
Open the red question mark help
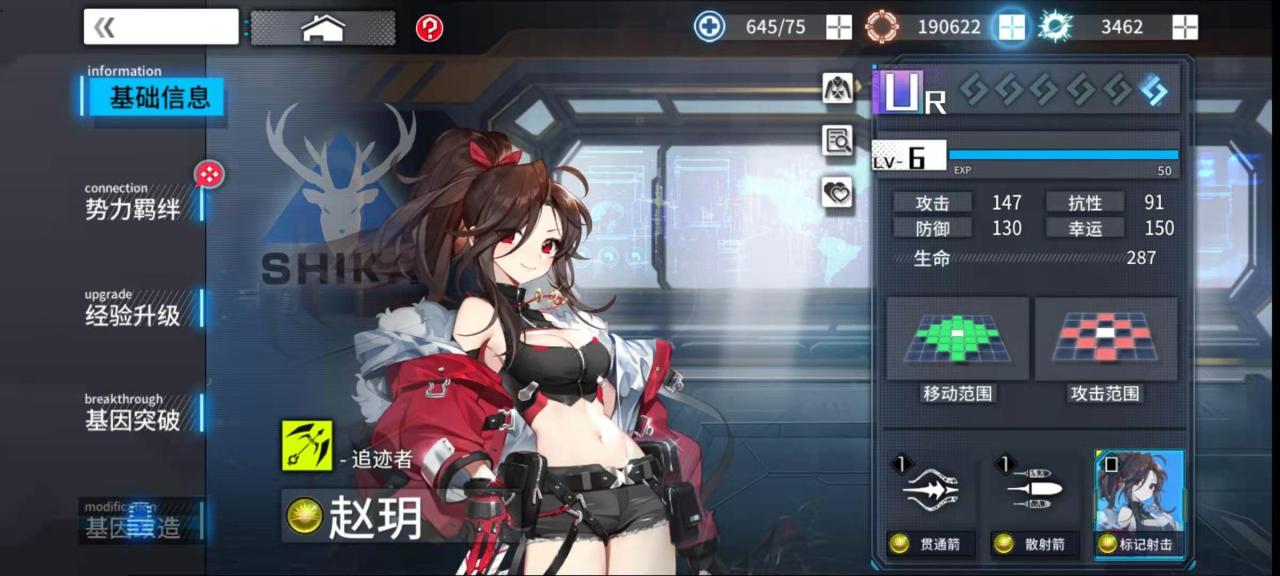tap(429, 28)
